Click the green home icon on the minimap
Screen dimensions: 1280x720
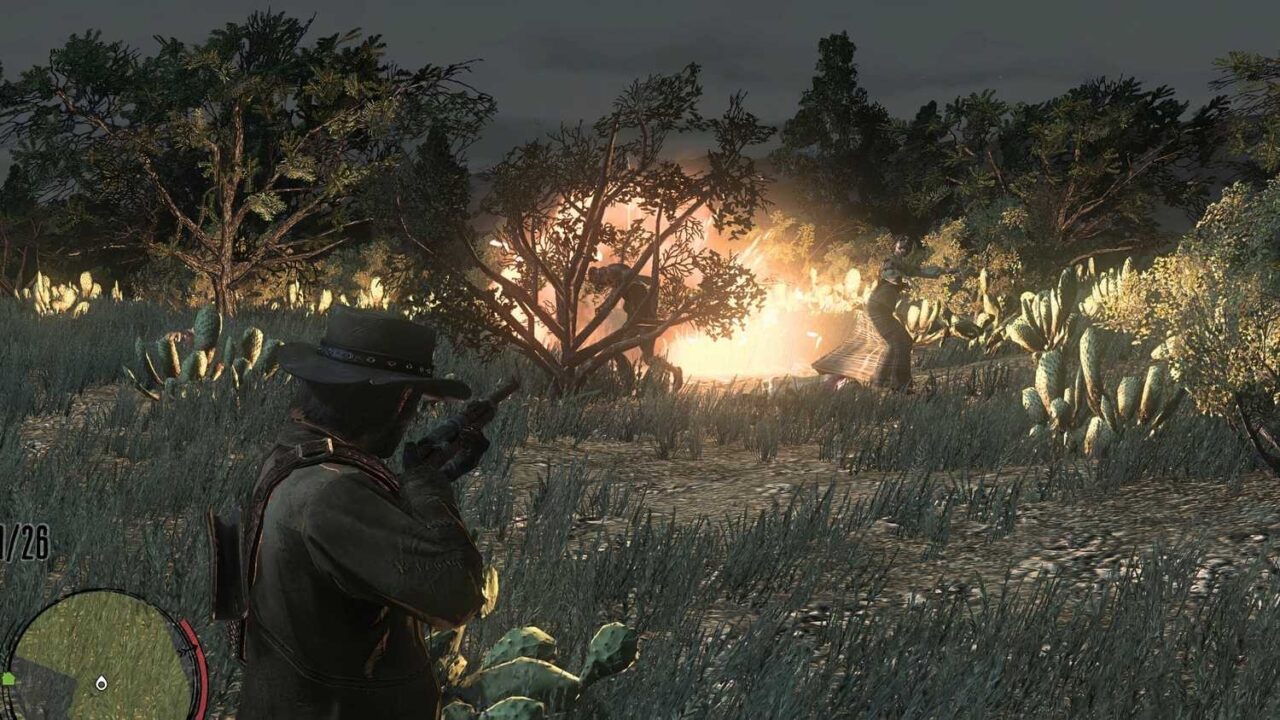[x=9, y=678]
